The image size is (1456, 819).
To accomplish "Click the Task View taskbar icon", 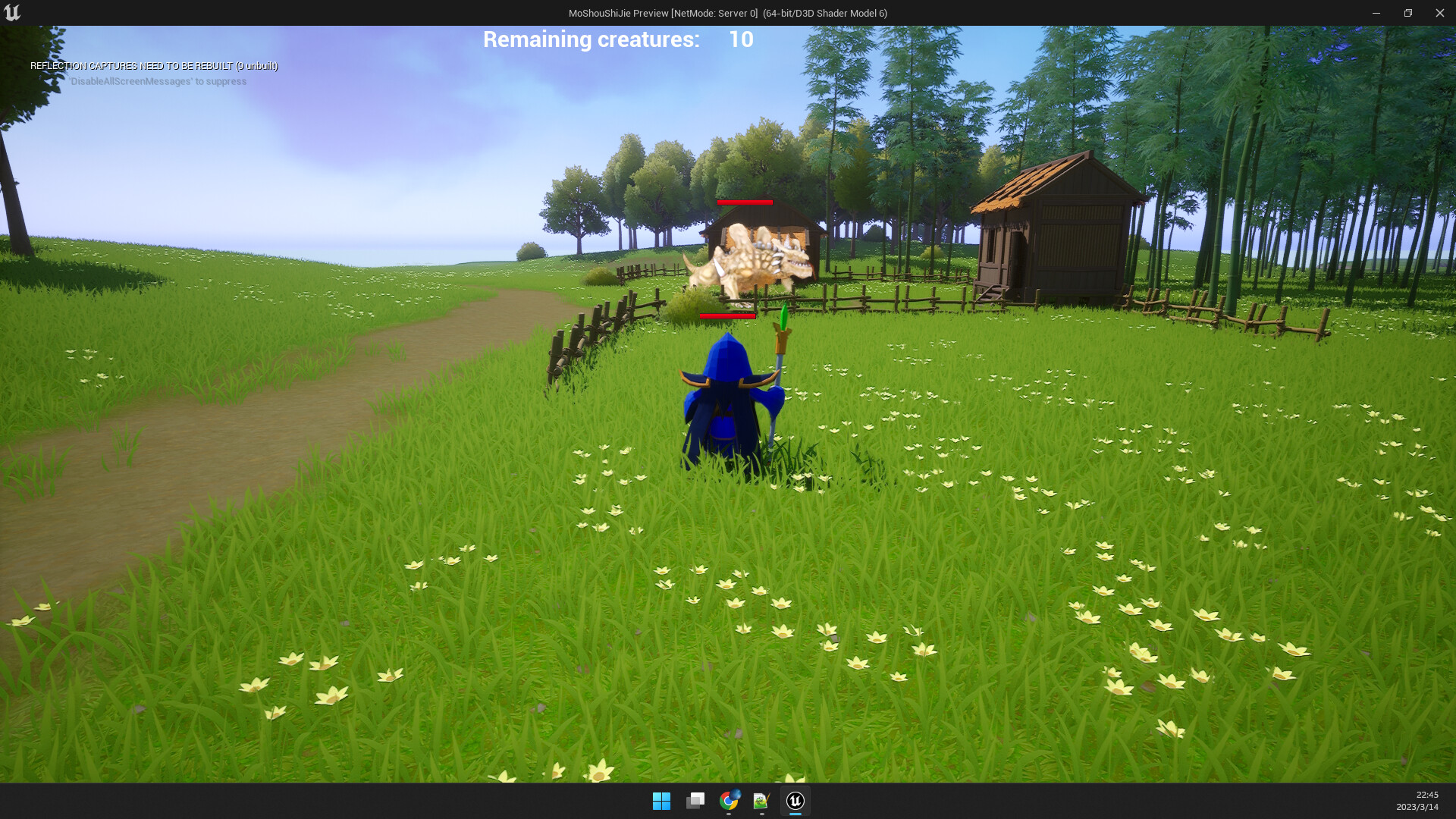I will pyautogui.click(x=695, y=801).
